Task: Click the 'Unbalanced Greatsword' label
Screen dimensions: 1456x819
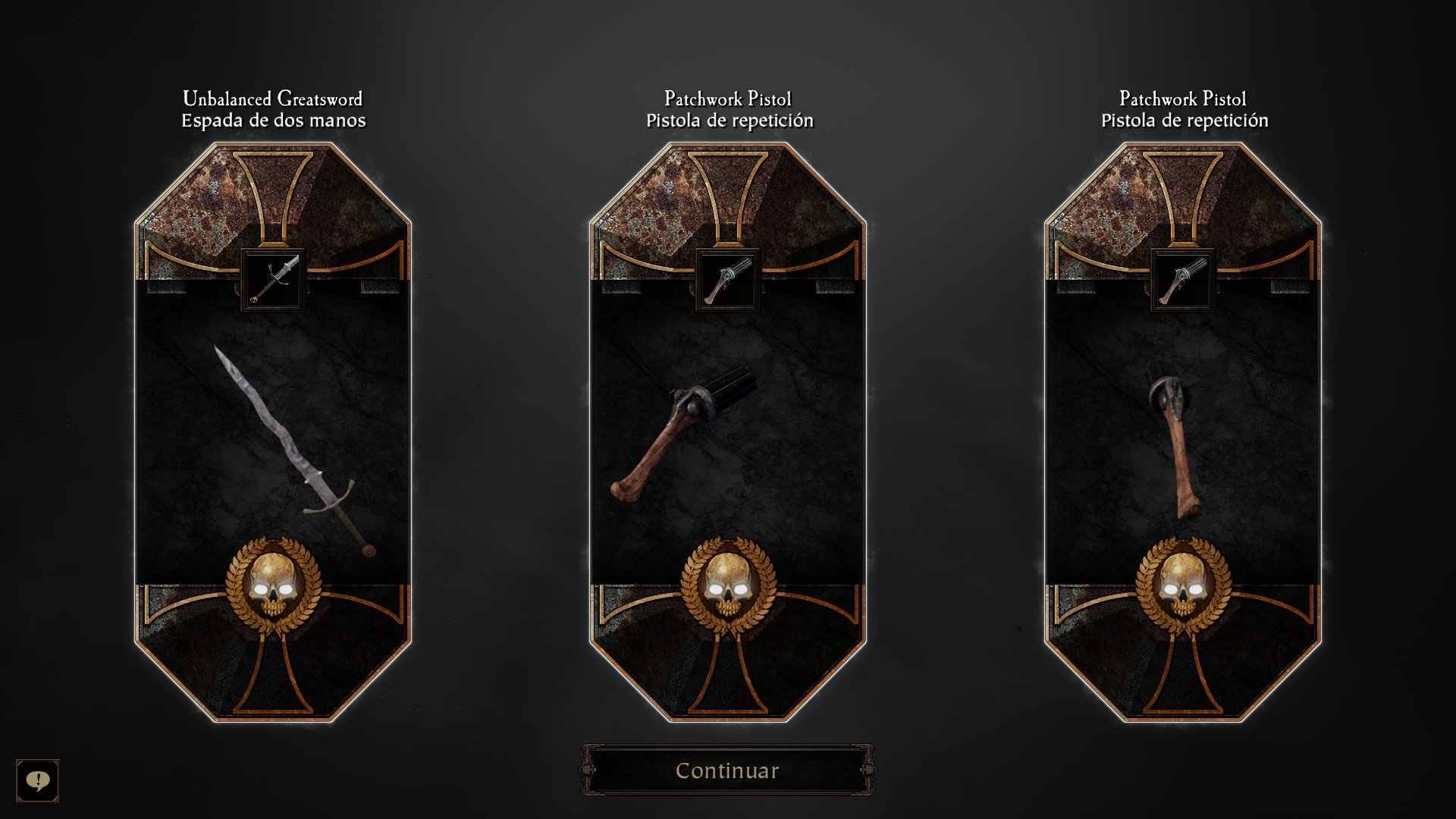Action: (273, 97)
